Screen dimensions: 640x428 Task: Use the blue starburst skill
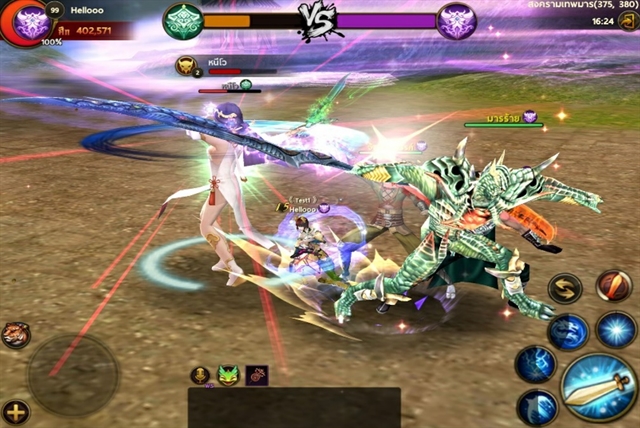click(616, 329)
